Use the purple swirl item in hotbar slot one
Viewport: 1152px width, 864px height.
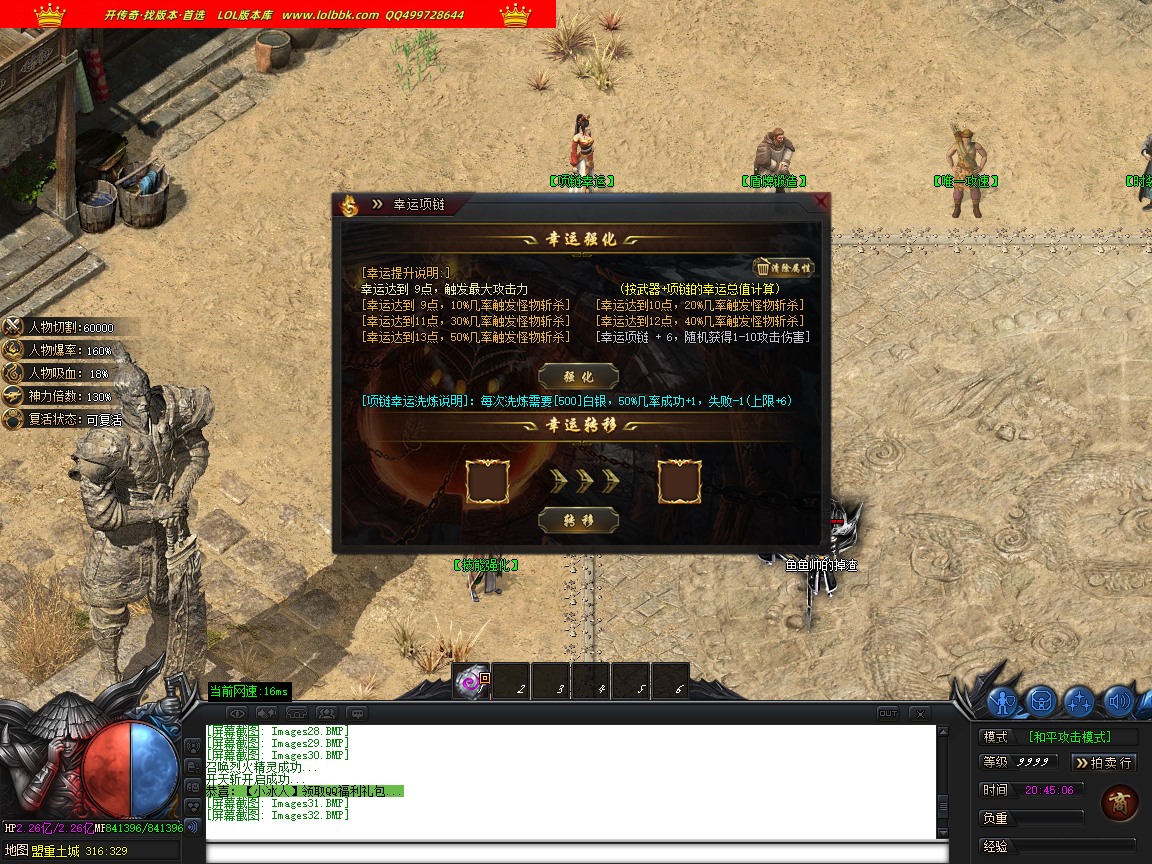pyautogui.click(x=470, y=682)
